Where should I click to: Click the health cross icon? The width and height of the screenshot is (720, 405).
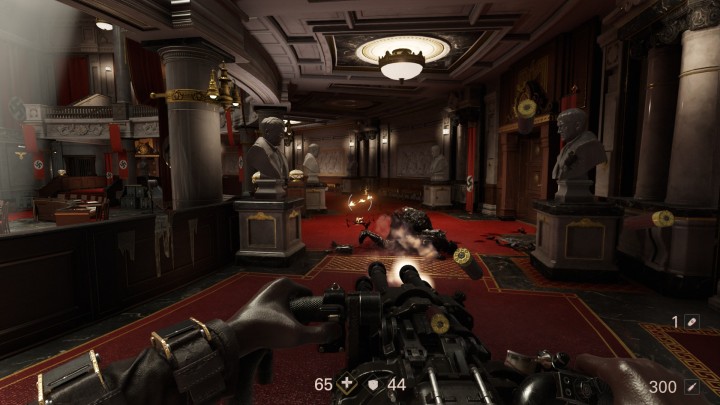[347, 383]
